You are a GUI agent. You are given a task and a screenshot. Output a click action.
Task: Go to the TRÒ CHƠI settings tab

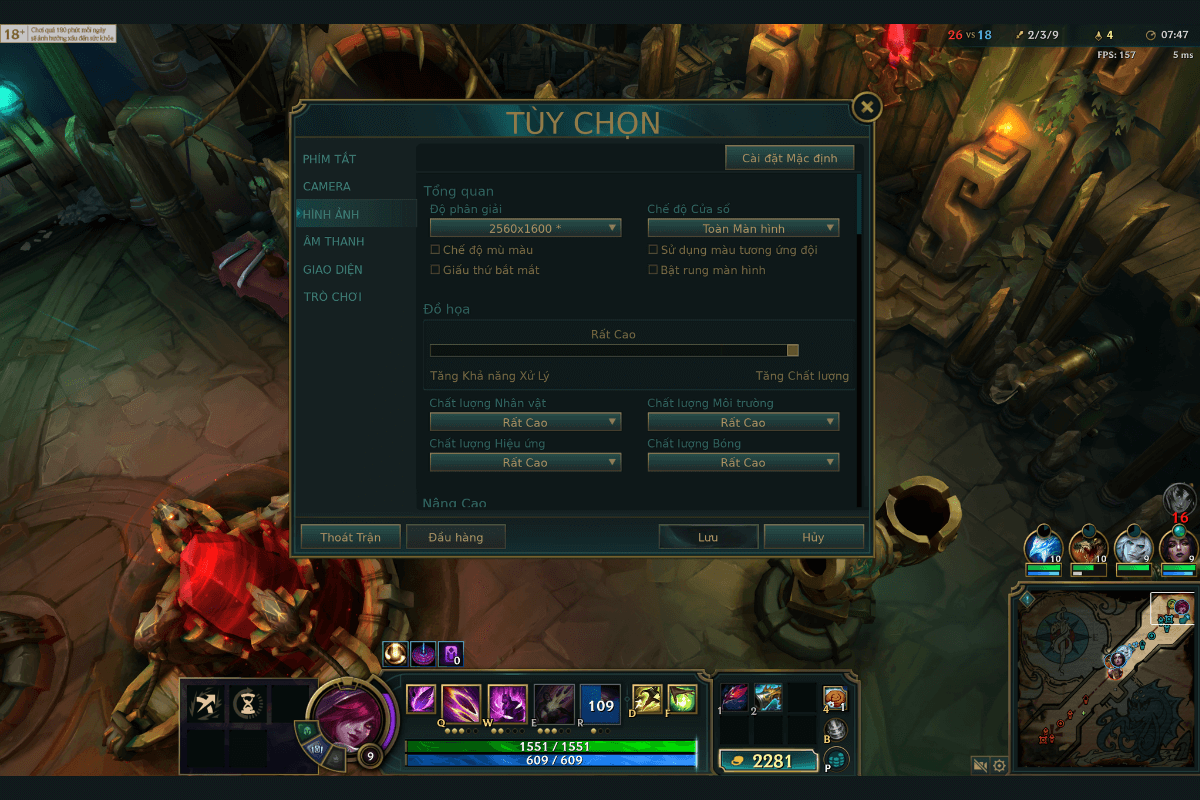point(332,297)
